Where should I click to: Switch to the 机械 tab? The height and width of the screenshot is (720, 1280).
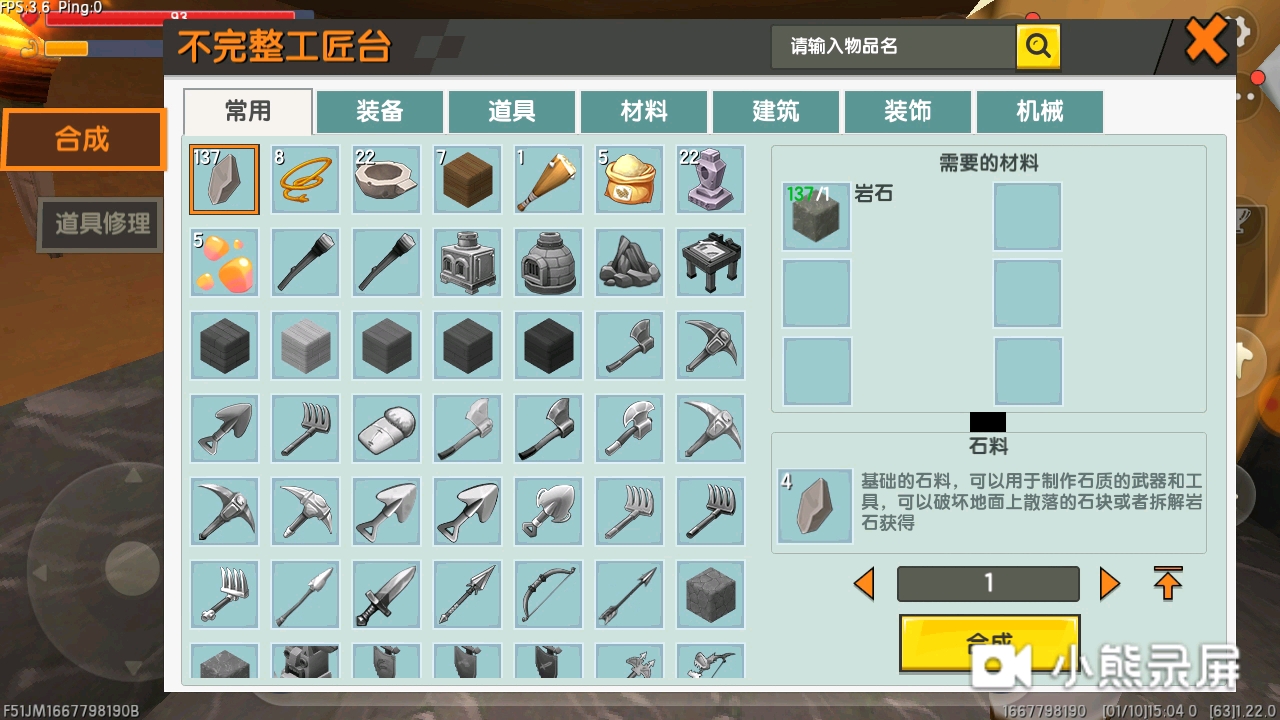[1039, 111]
